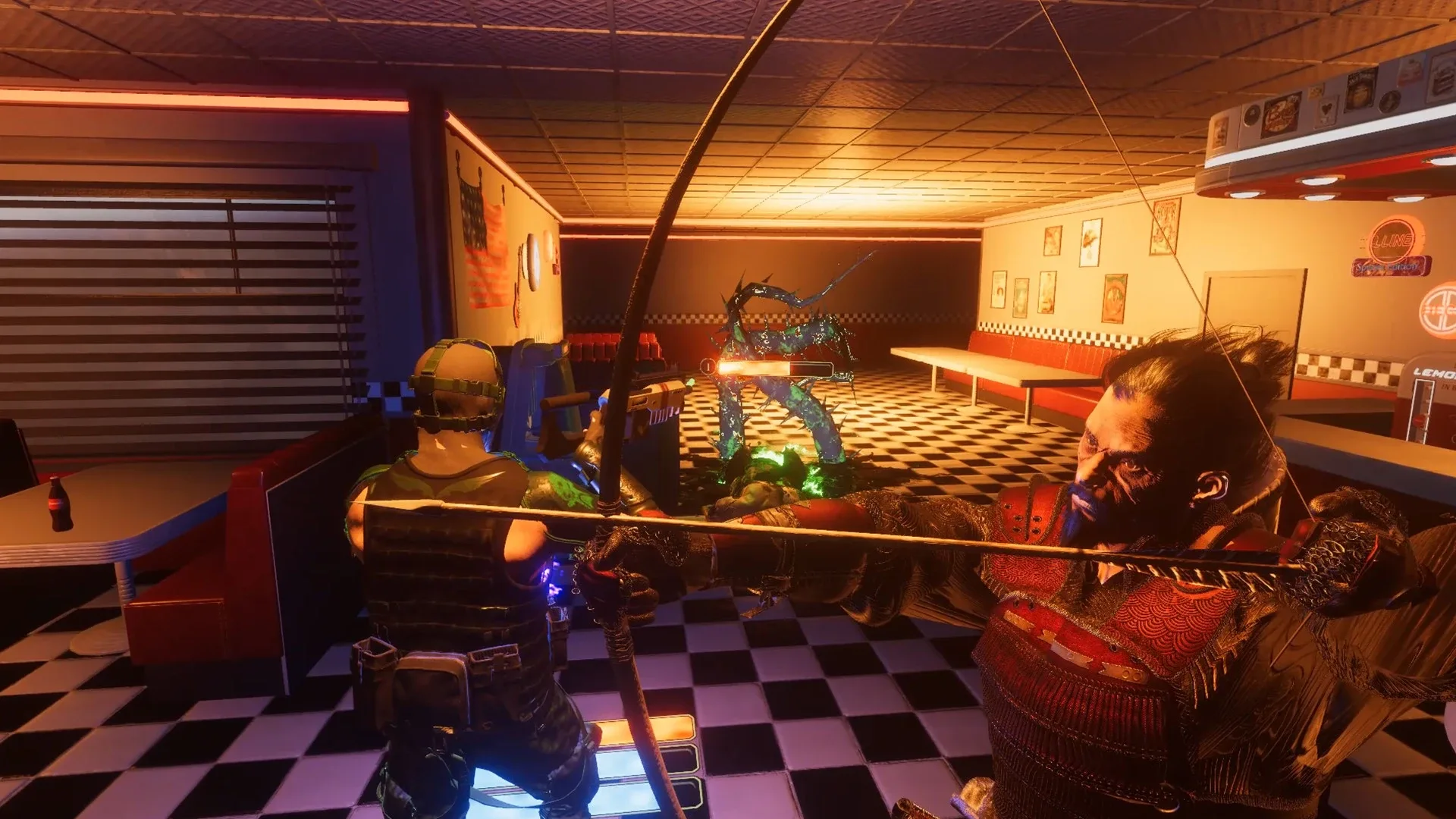Screen dimensions: 1456x819
Task: Click the round pizza poster near the door
Action: pos(1115,297)
